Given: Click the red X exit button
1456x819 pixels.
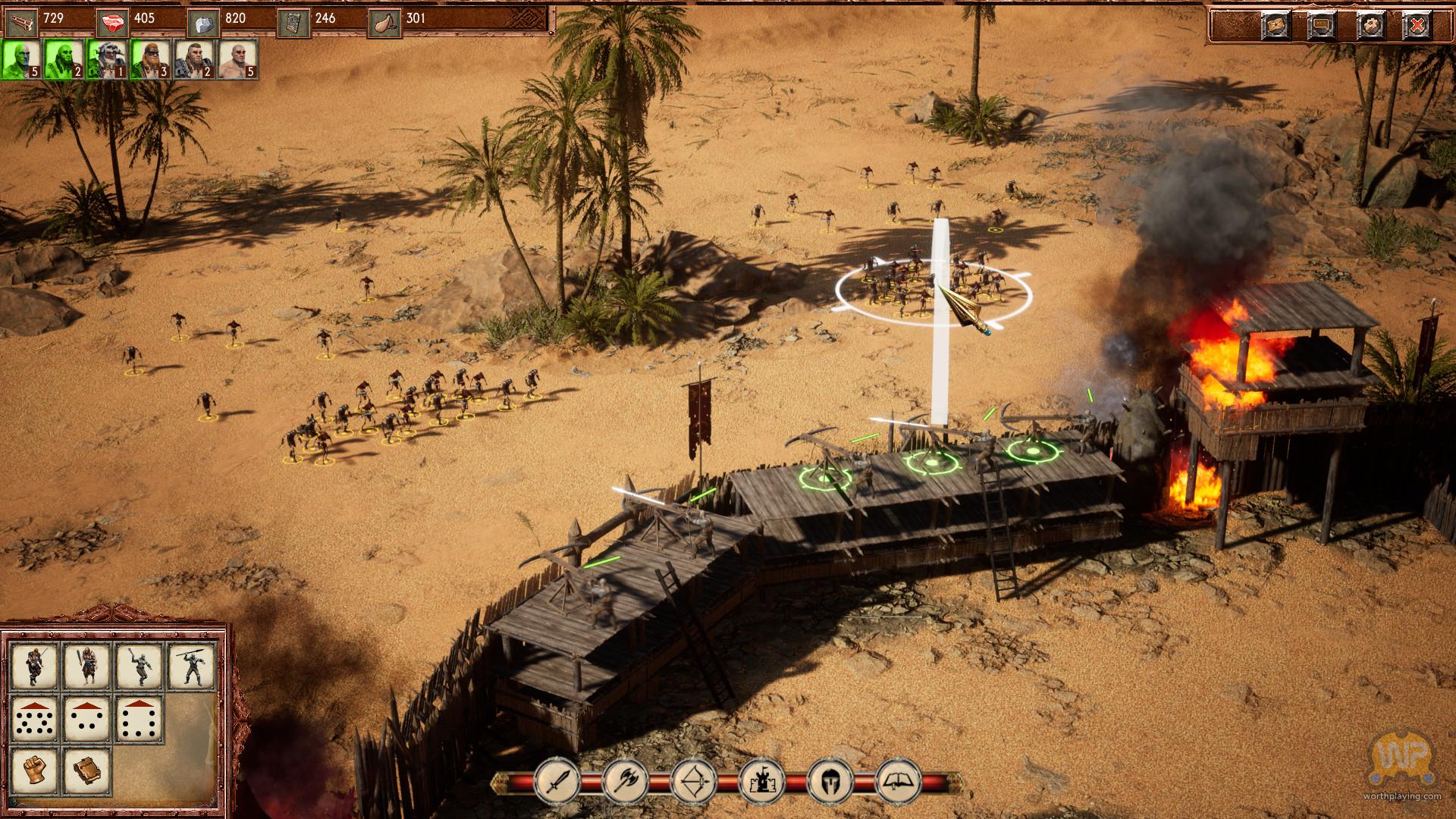Looking at the screenshot, I should (1417, 26).
